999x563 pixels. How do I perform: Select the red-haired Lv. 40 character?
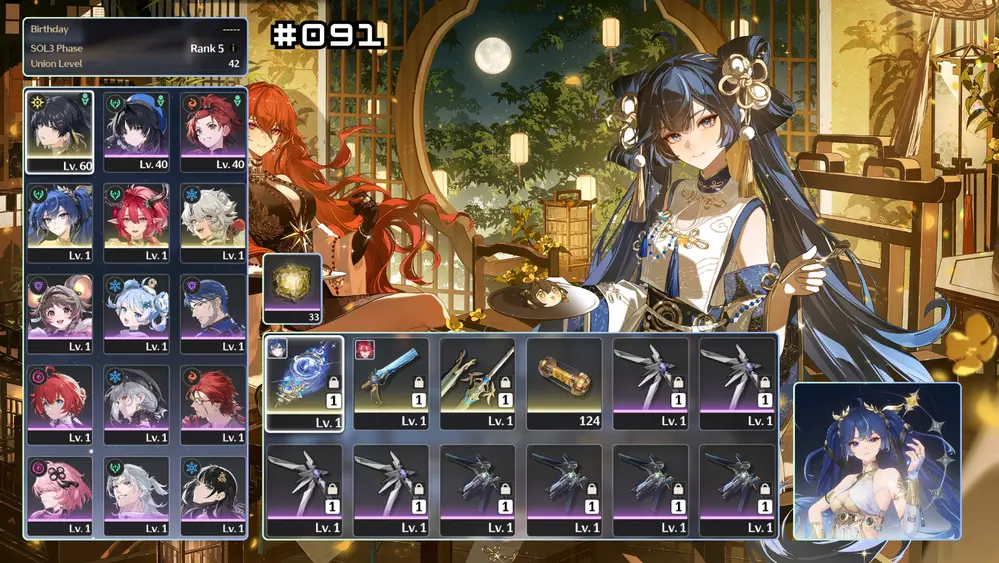213,132
